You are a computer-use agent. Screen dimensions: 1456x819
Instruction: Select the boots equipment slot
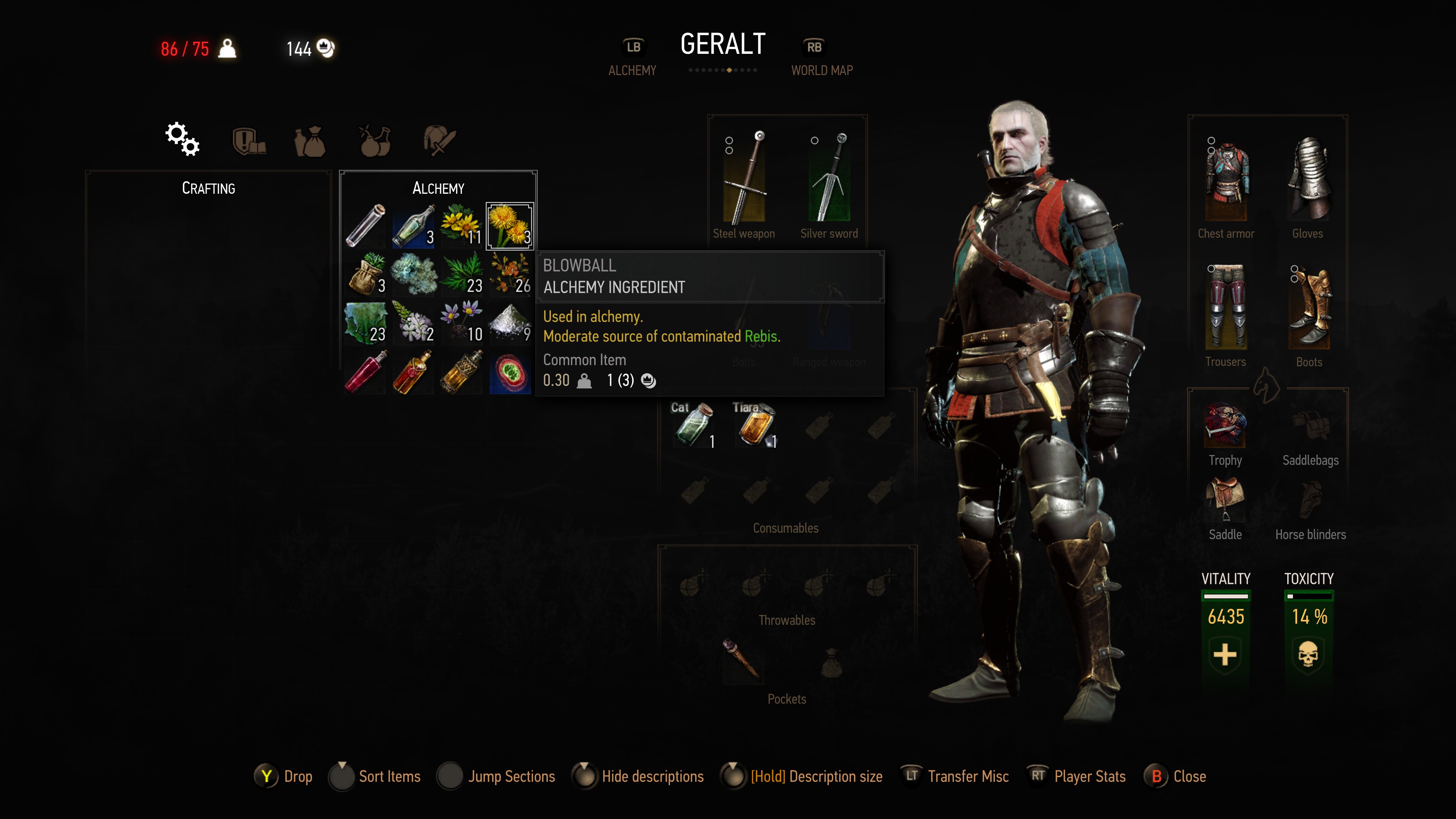(x=1309, y=308)
